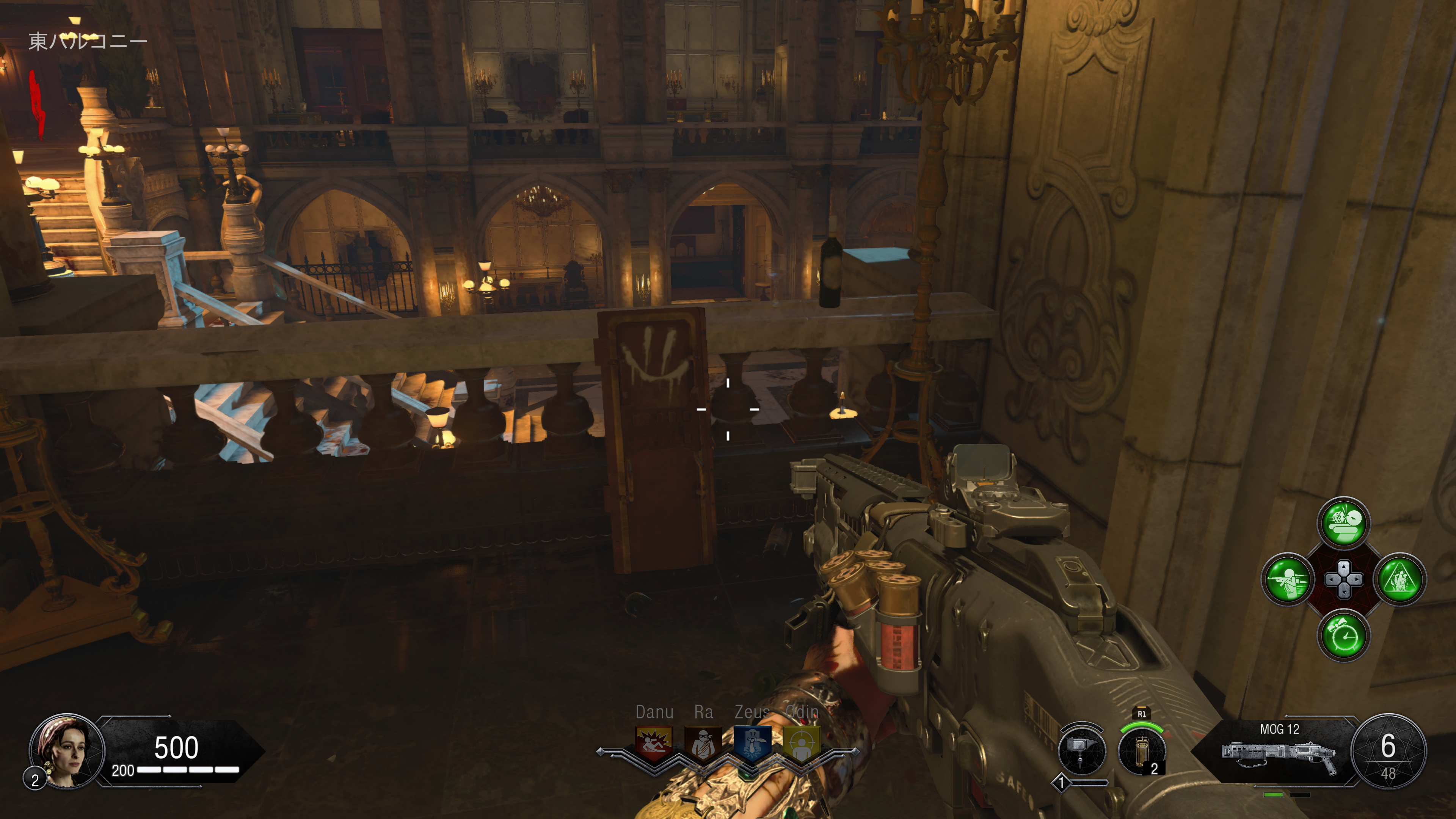Activate the hammer special weapon icon
Image resolution: width=1456 pixels, height=819 pixels.
pyautogui.click(x=1081, y=751)
